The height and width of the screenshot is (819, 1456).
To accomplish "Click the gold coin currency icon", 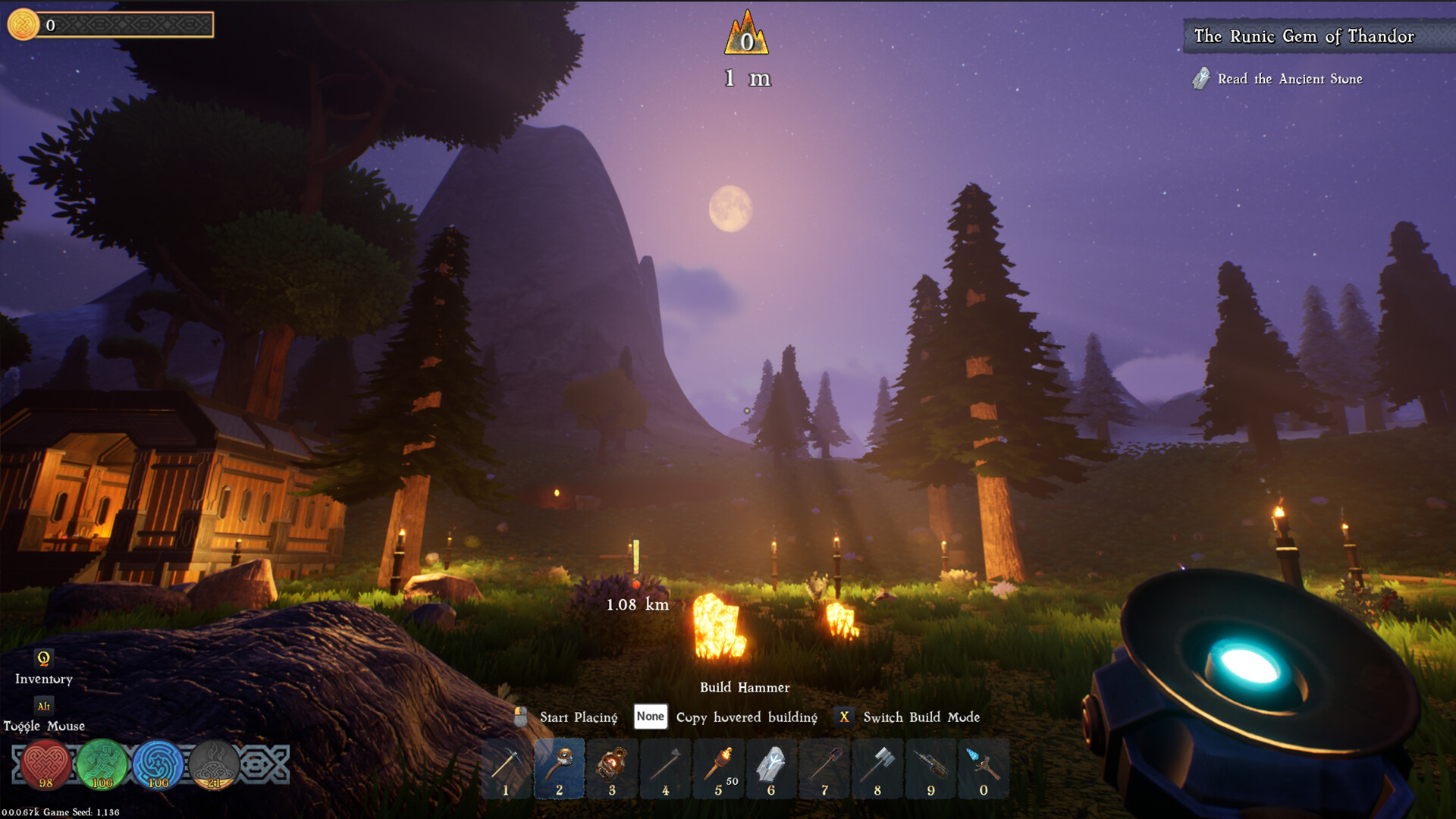I will point(24,24).
